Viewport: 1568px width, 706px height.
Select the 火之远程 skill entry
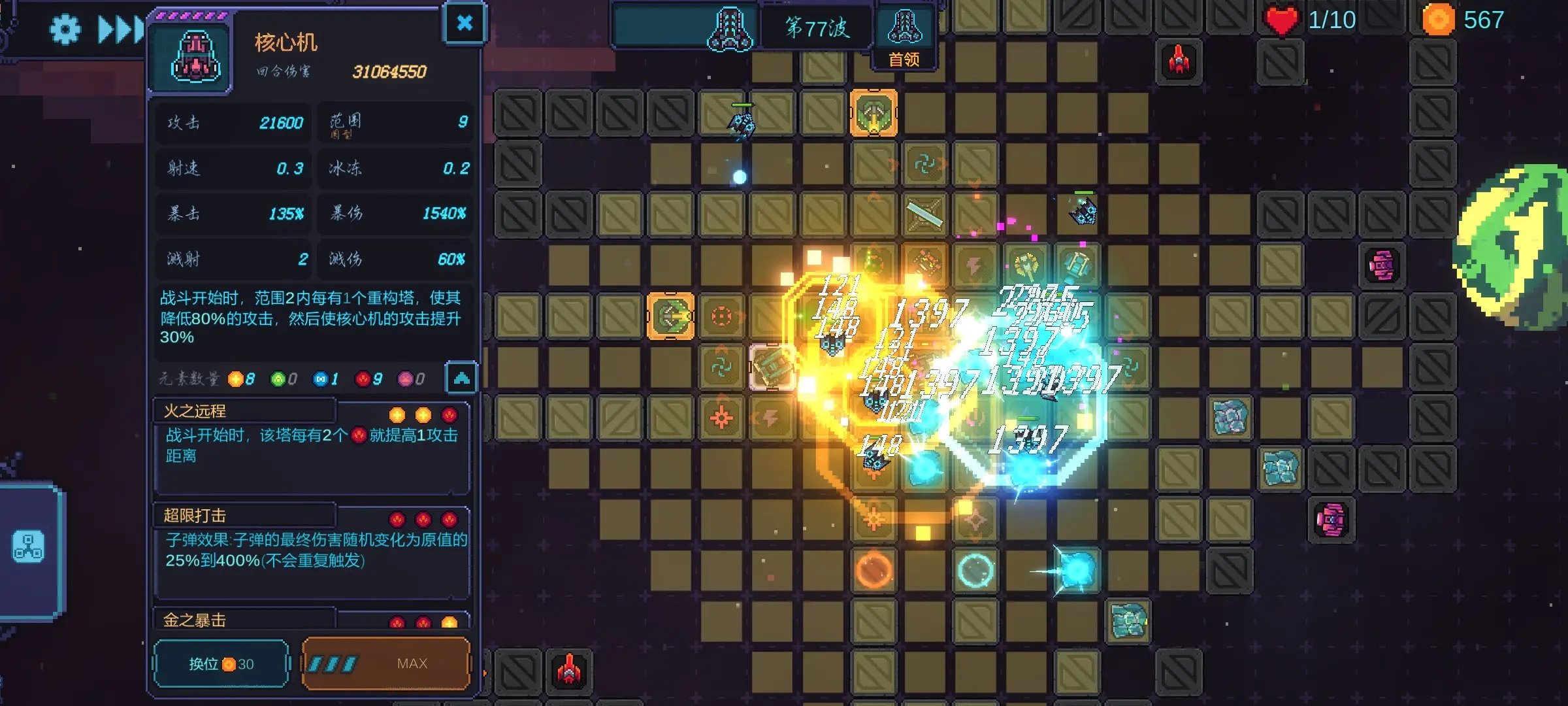(311, 446)
